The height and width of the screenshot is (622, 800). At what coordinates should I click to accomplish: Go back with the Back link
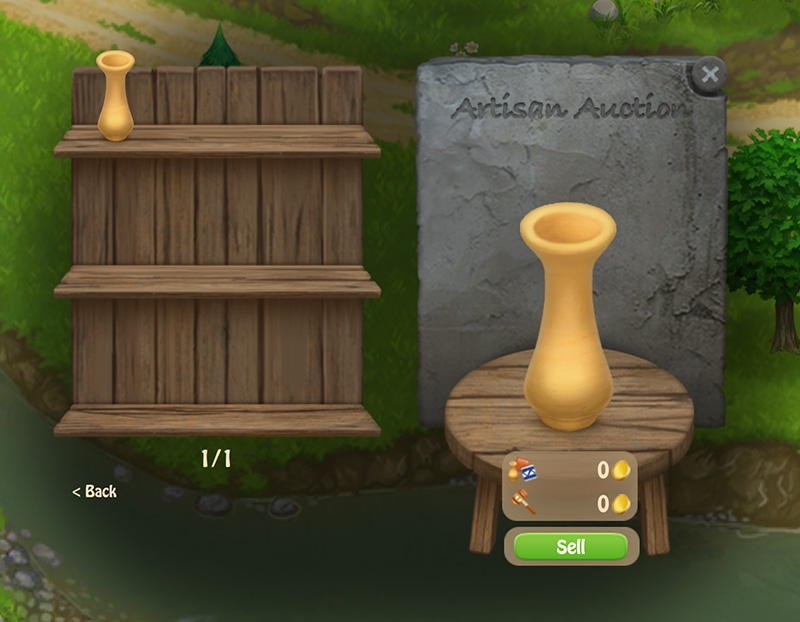(x=95, y=491)
